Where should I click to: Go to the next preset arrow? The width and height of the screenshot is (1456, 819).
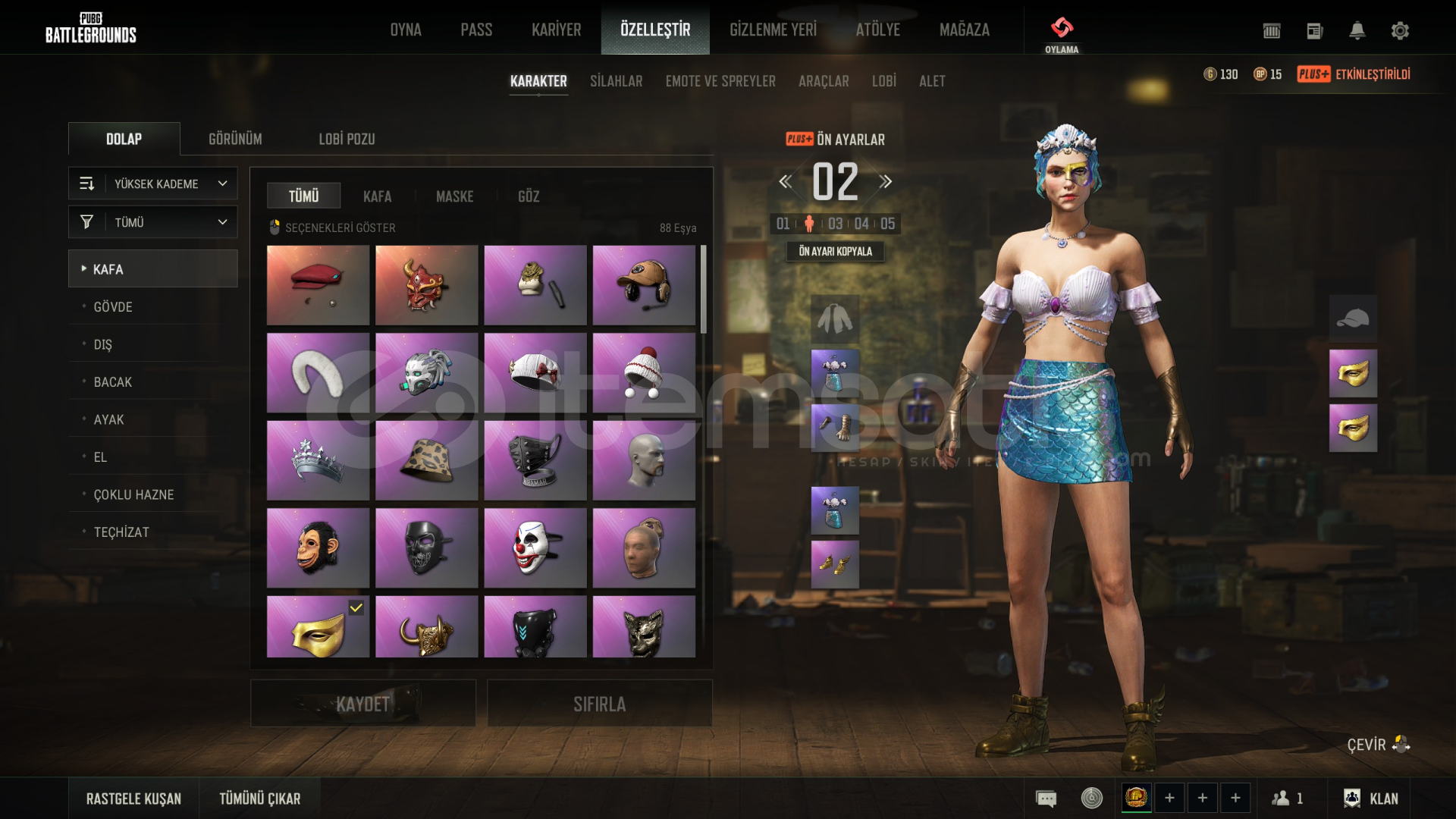[x=886, y=182]
